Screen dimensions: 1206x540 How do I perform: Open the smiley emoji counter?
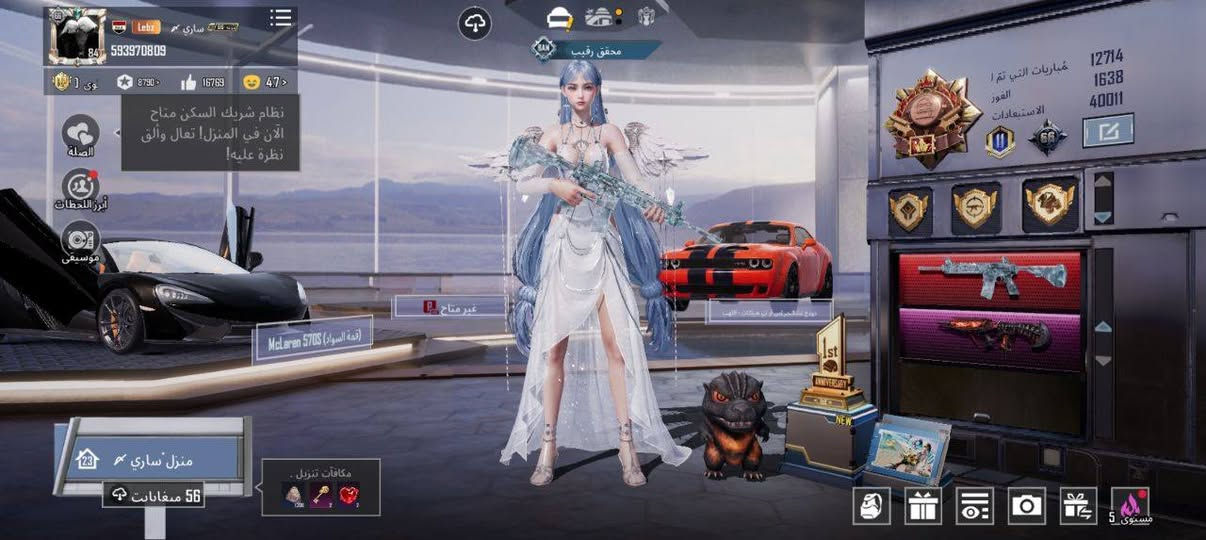264,82
